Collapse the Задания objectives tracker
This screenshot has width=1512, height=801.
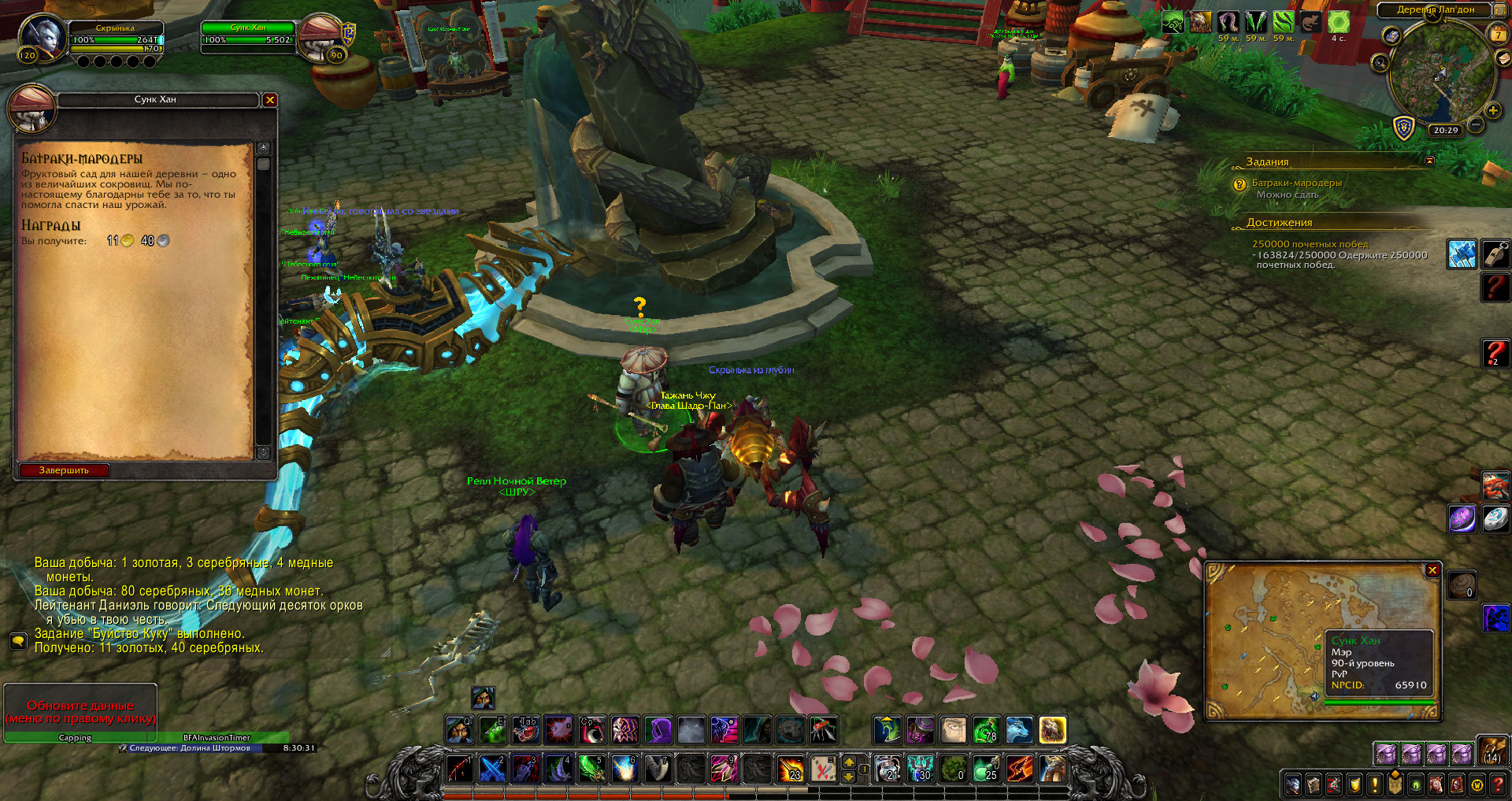(x=1429, y=161)
